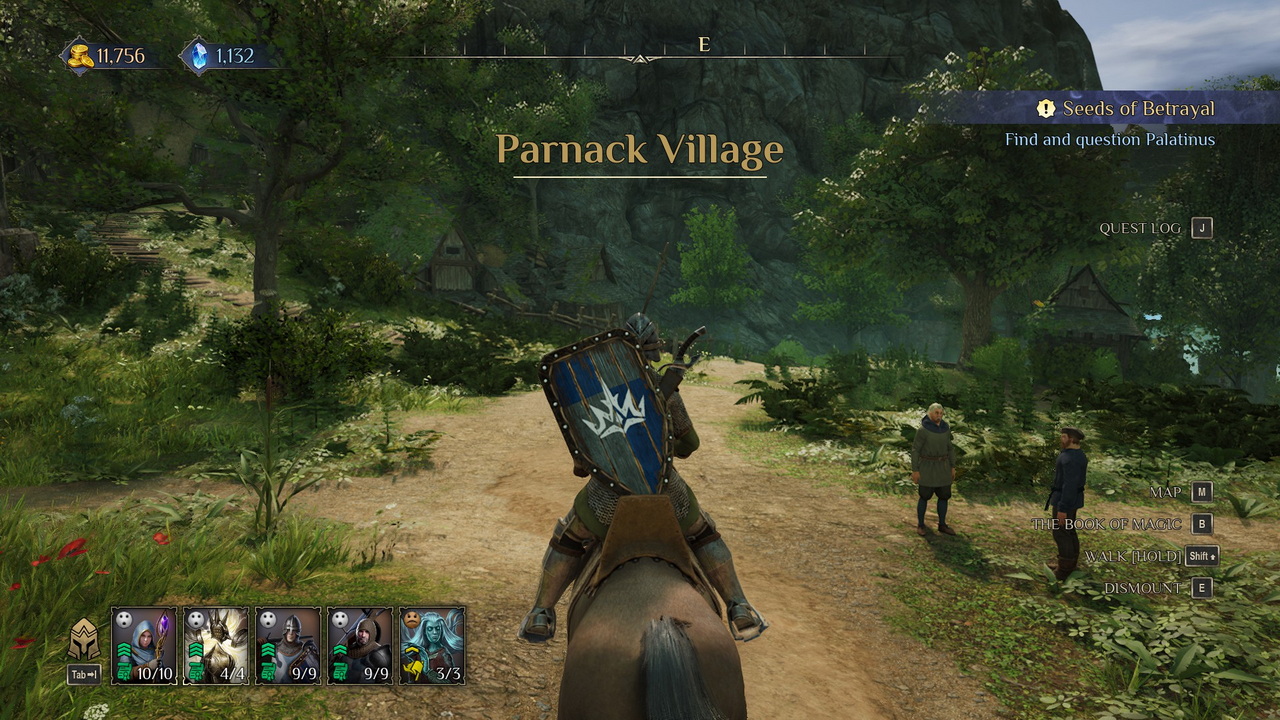Select the helmeted swordsman unit portrait

click(288, 645)
